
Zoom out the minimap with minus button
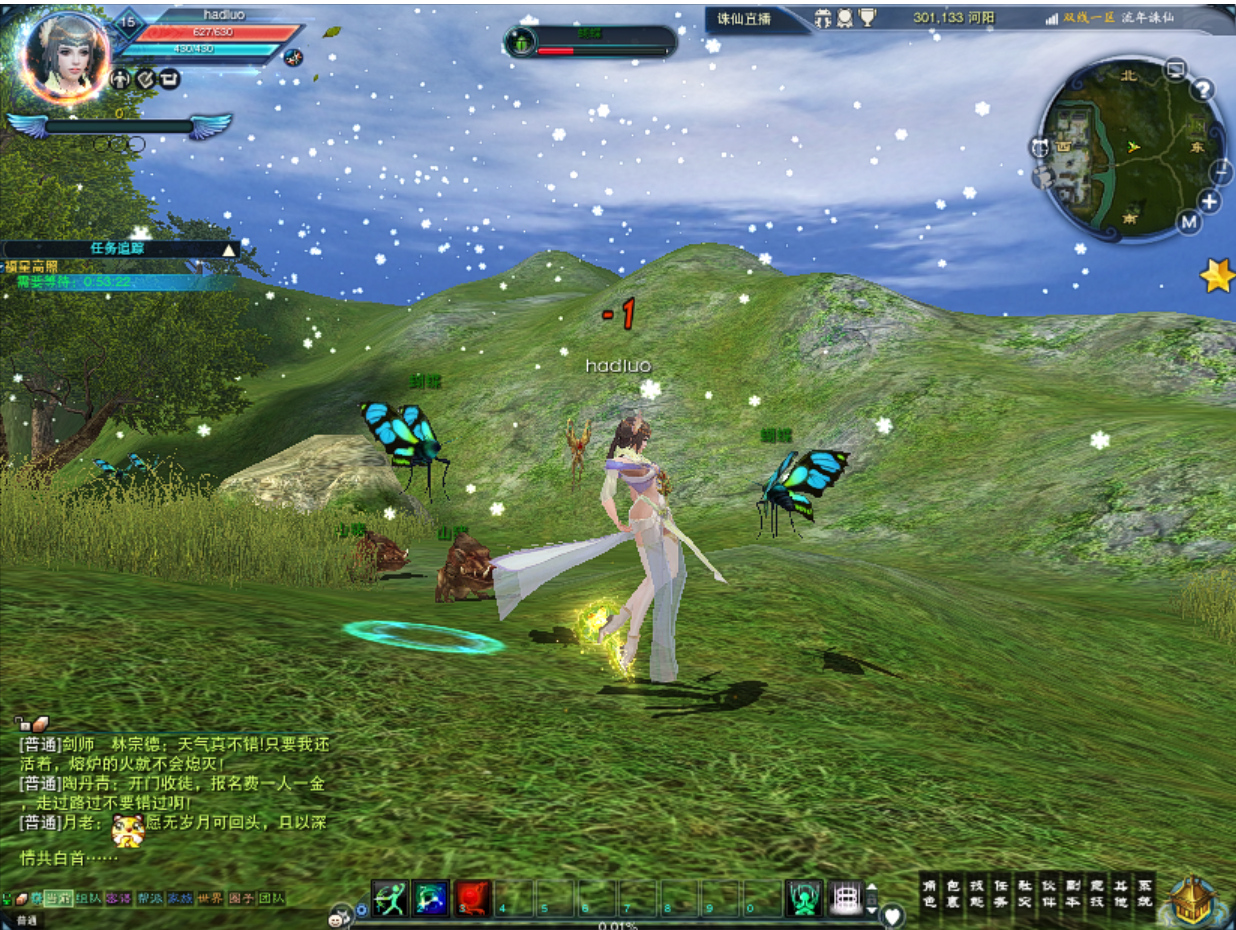[1222, 171]
